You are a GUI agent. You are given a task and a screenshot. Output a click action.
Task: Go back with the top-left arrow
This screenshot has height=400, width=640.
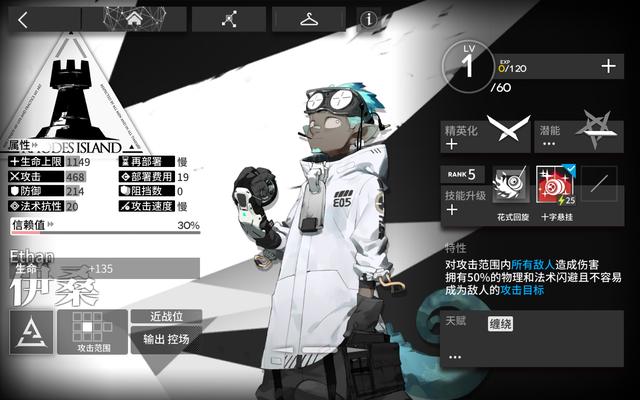(23, 19)
